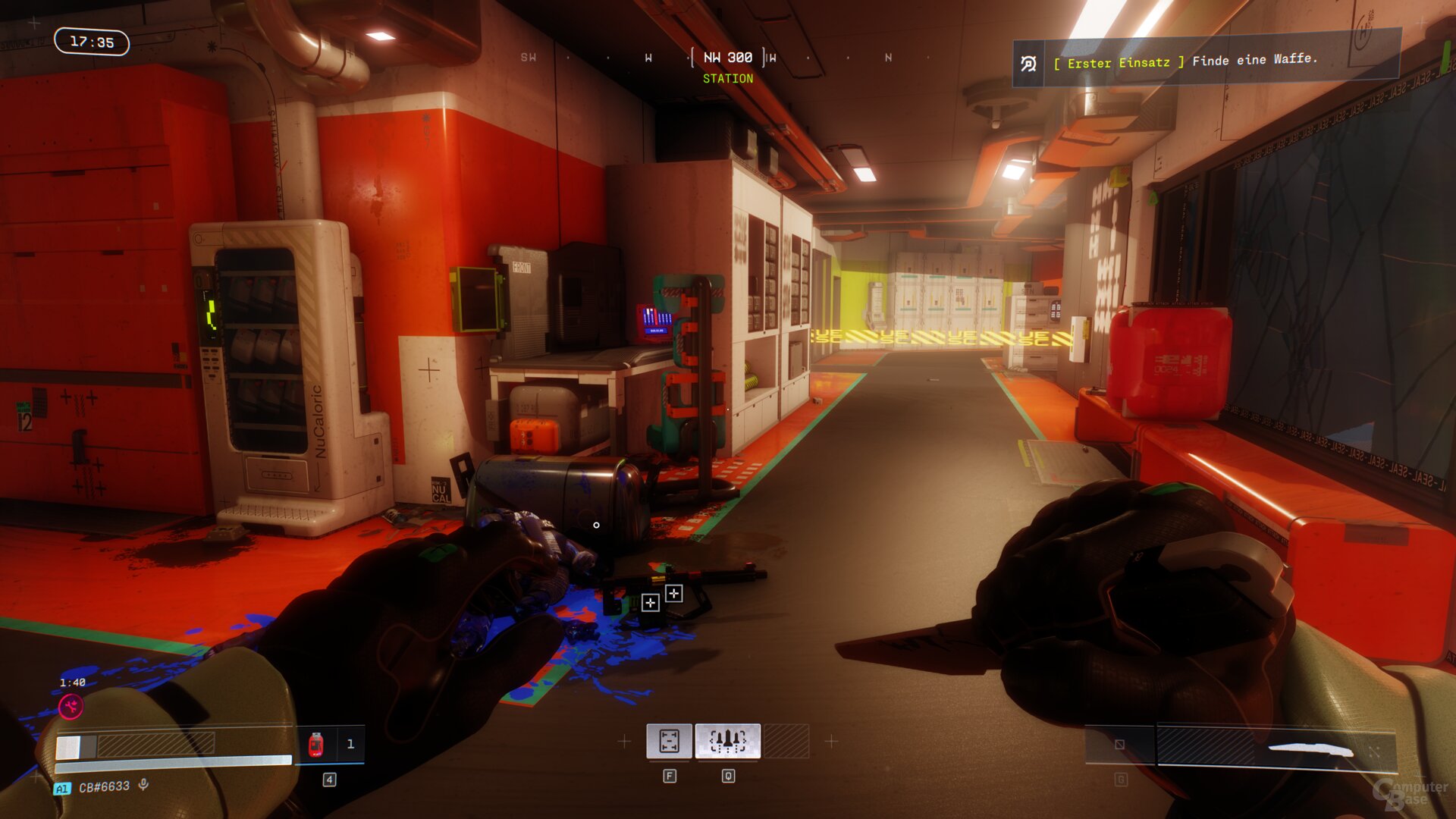Click the NW 300 compass heading
This screenshot has height=819, width=1456.
pos(728,58)
